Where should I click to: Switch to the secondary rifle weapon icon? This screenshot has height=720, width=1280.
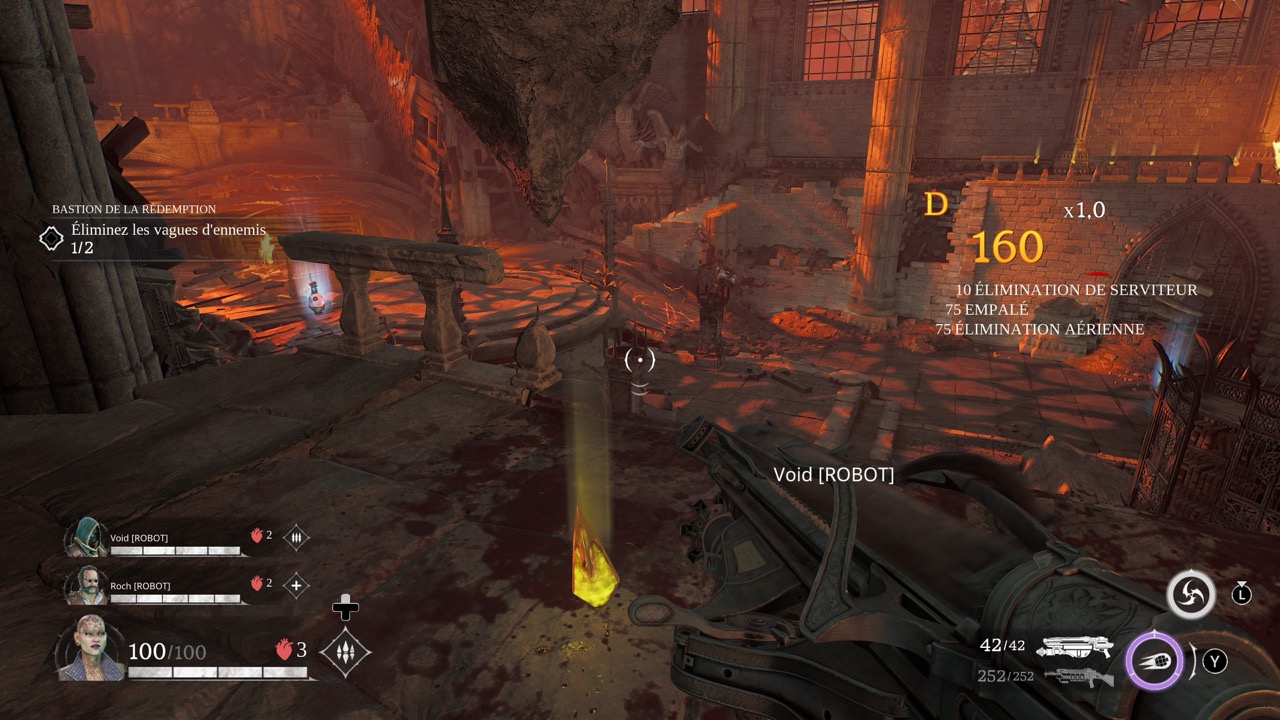(1078, 677)
